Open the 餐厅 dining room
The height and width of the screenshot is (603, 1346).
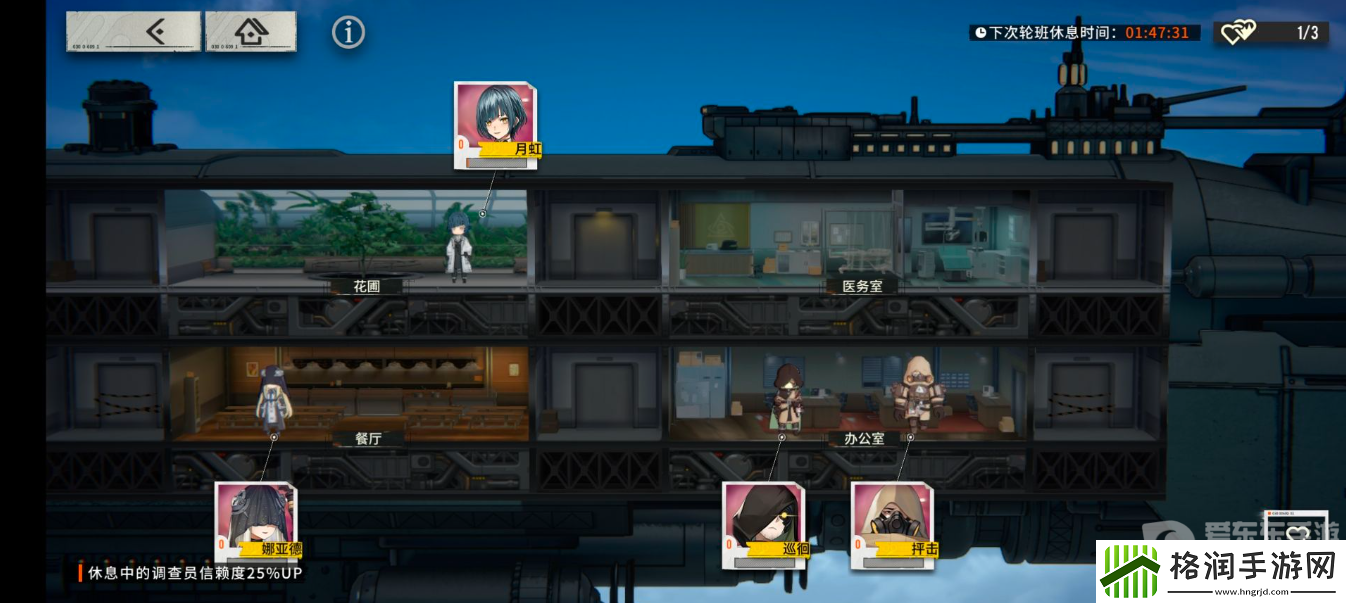350,393
